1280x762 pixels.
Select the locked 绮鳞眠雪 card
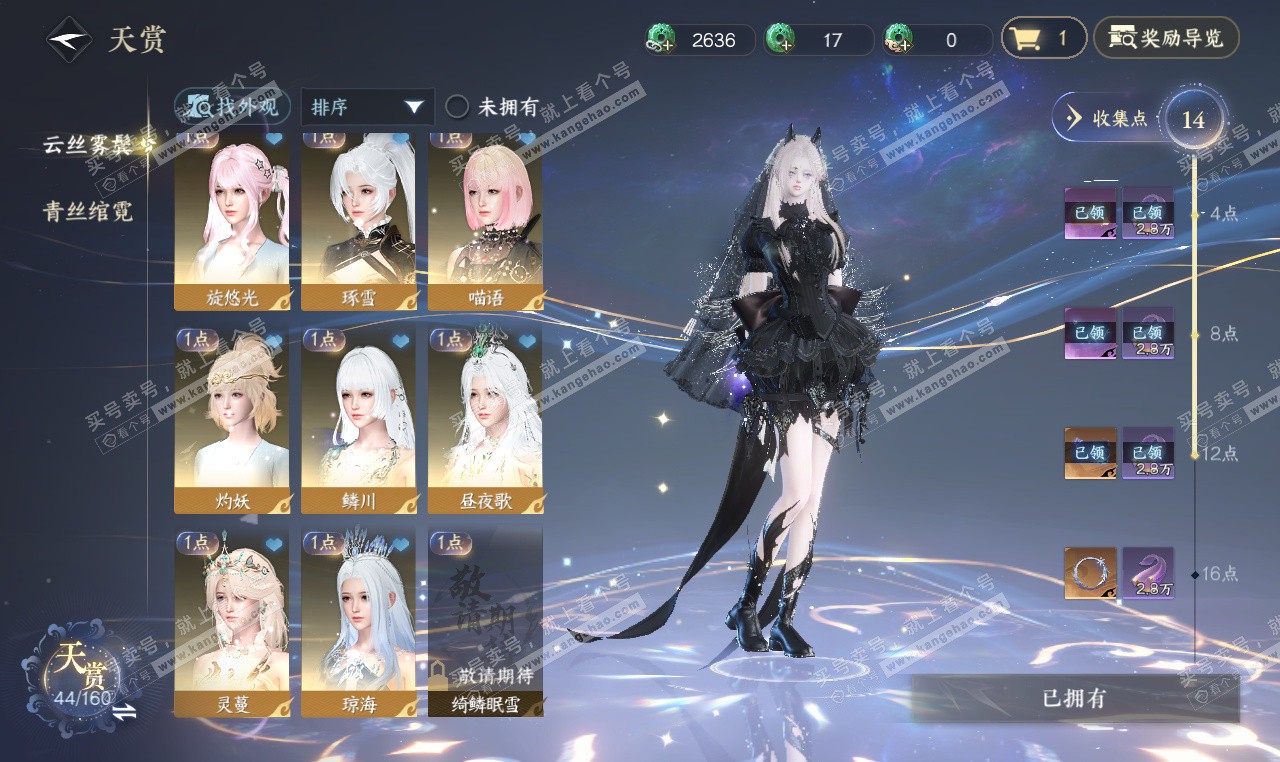tap(486, 622)
